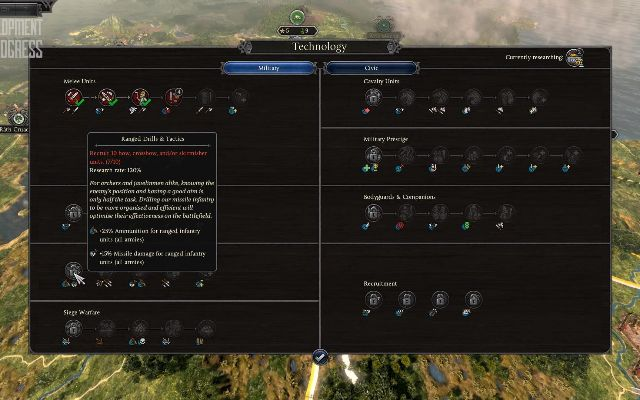Open the currently researching technology icon
The image size is (640, 400).
[573, 59]
